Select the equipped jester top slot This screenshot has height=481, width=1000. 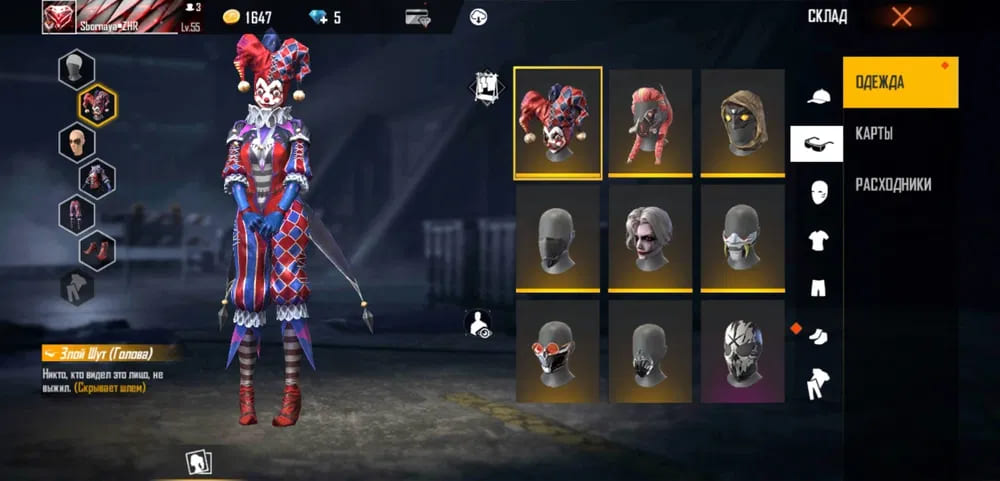(x=97, y=178)
